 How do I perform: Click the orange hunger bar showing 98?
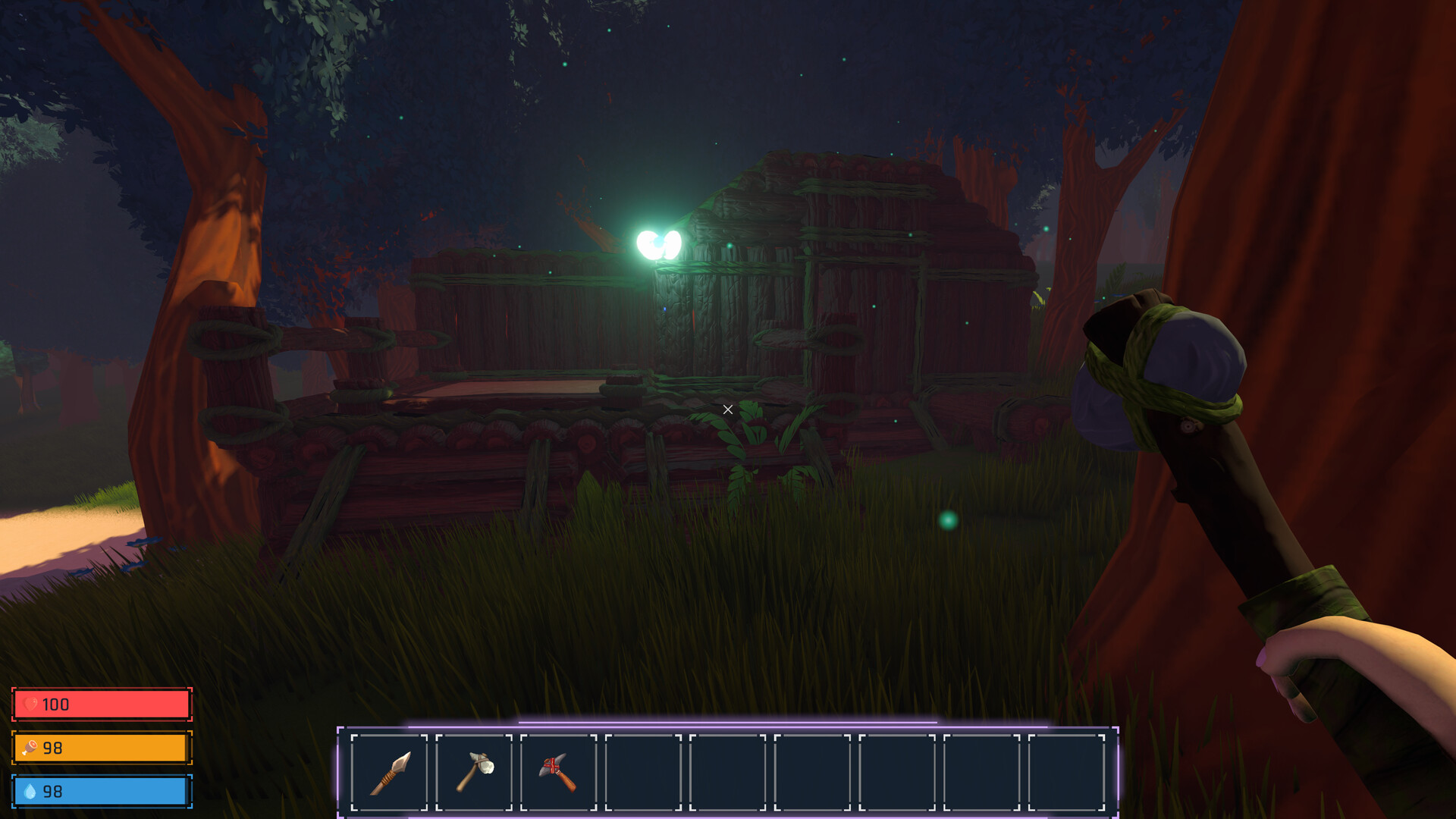click(x=102, y=748)
